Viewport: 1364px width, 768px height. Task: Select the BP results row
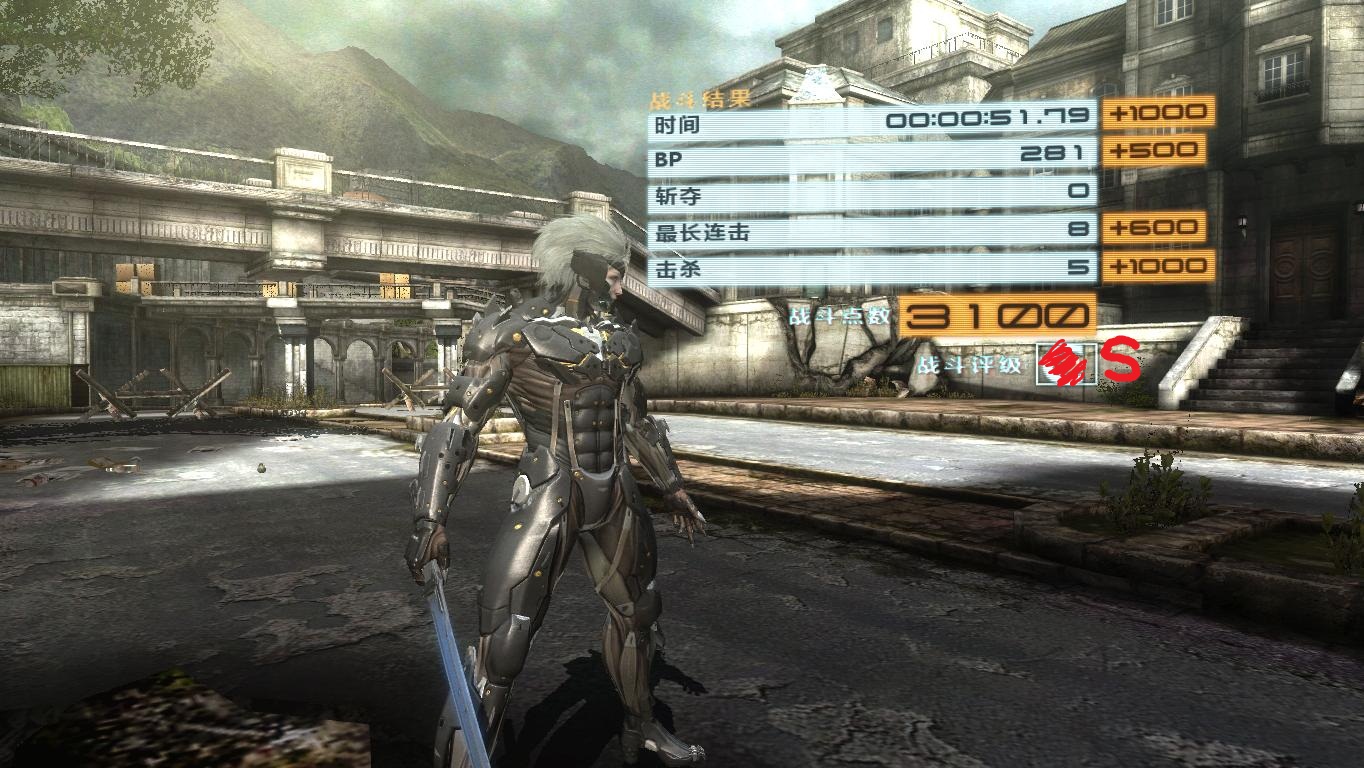pos(870,158)
